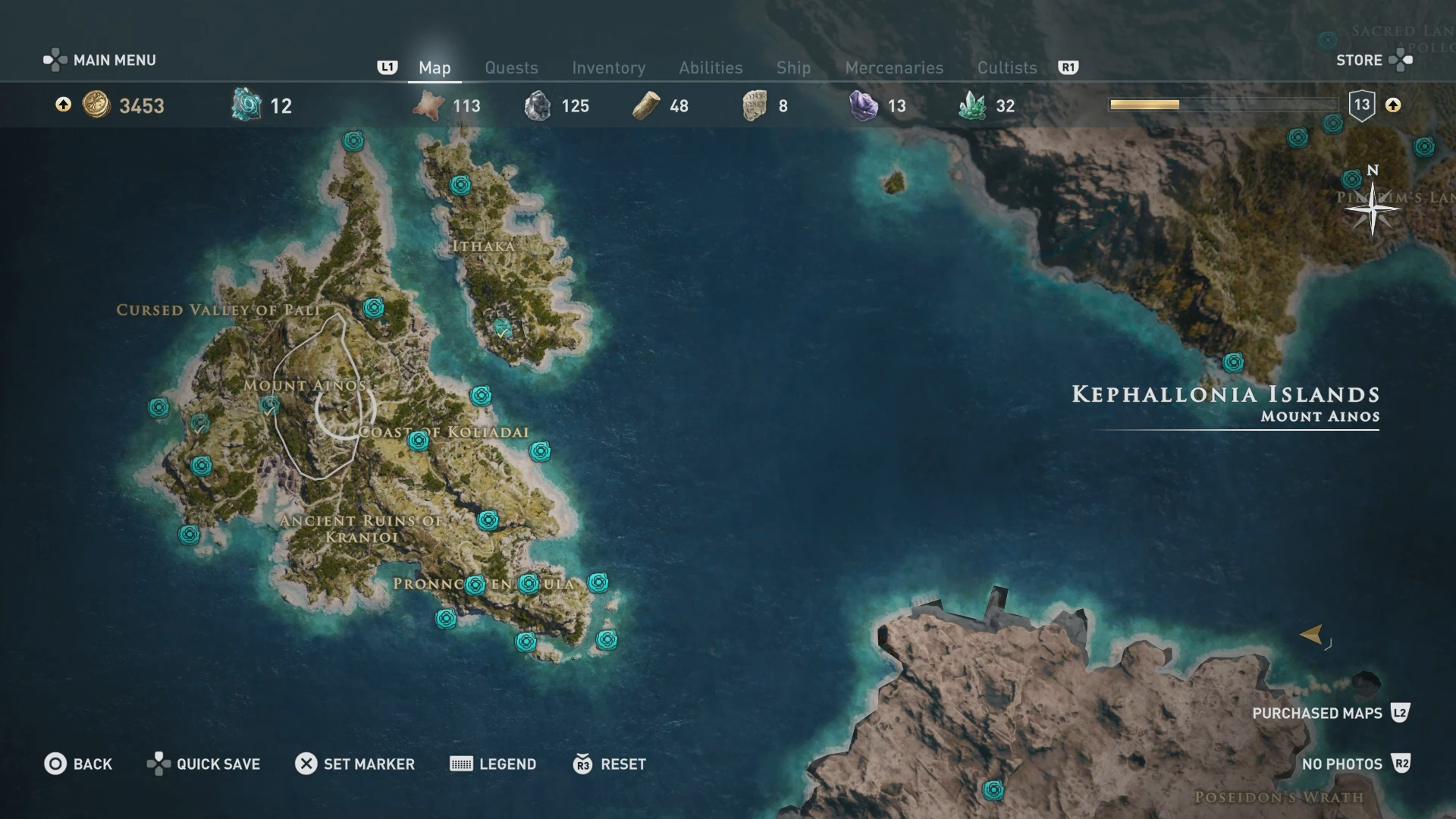Open the Store
The image size is (1456, 819).
click(x=1358, y=60)
